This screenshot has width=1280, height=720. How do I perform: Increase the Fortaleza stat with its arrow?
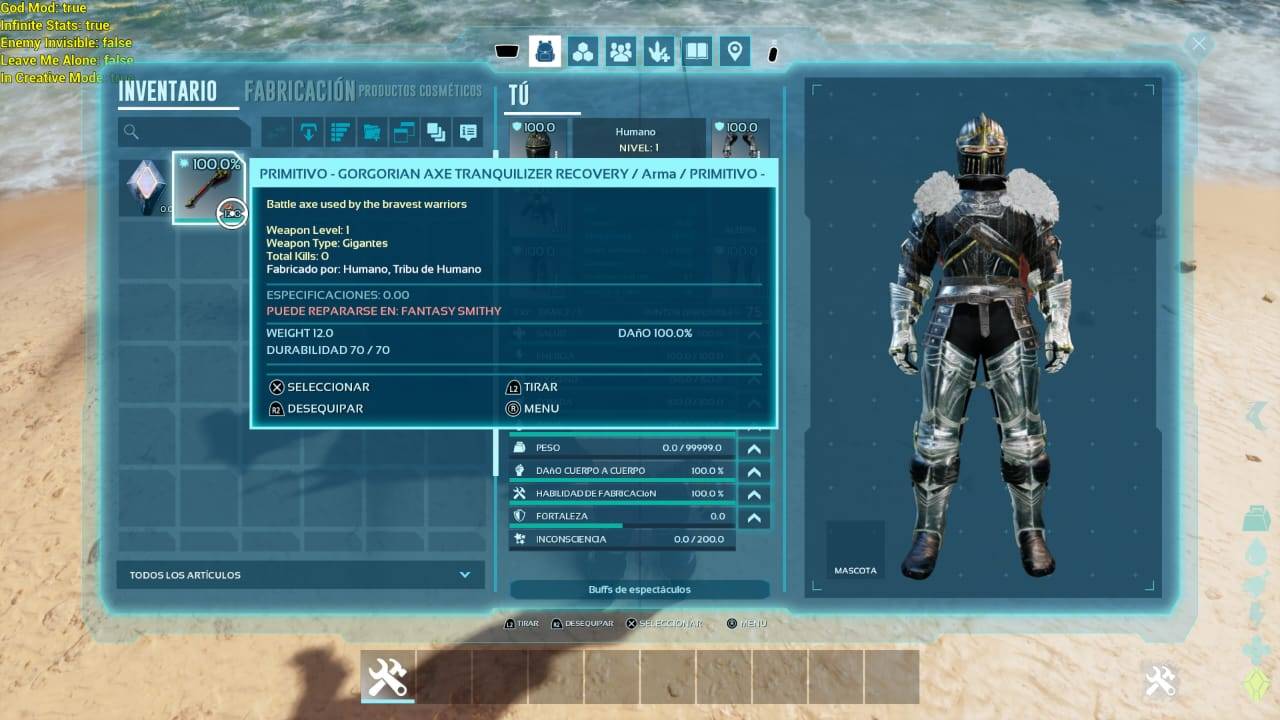pos(754,518)
